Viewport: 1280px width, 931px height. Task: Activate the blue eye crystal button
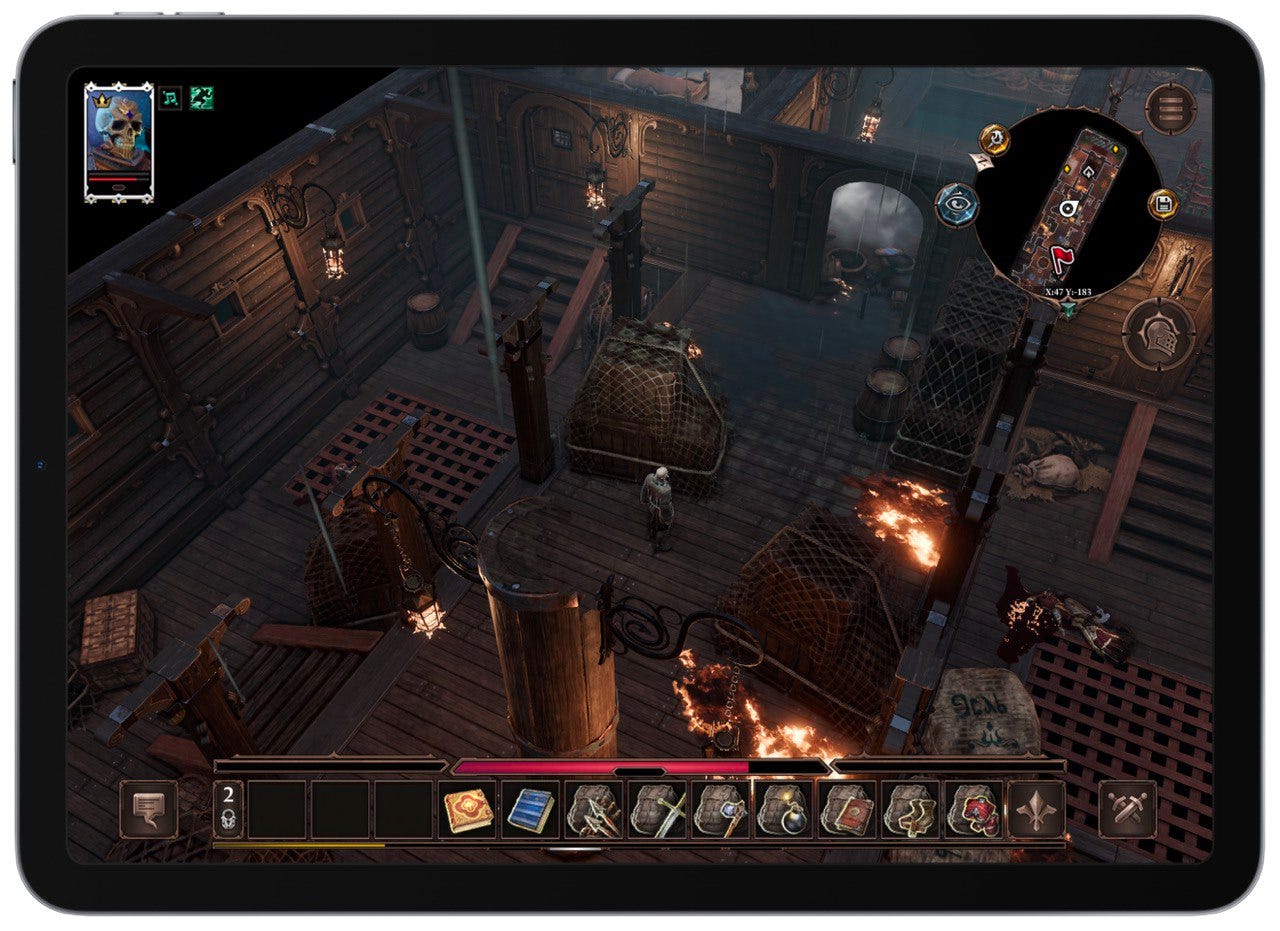(956, 205)
